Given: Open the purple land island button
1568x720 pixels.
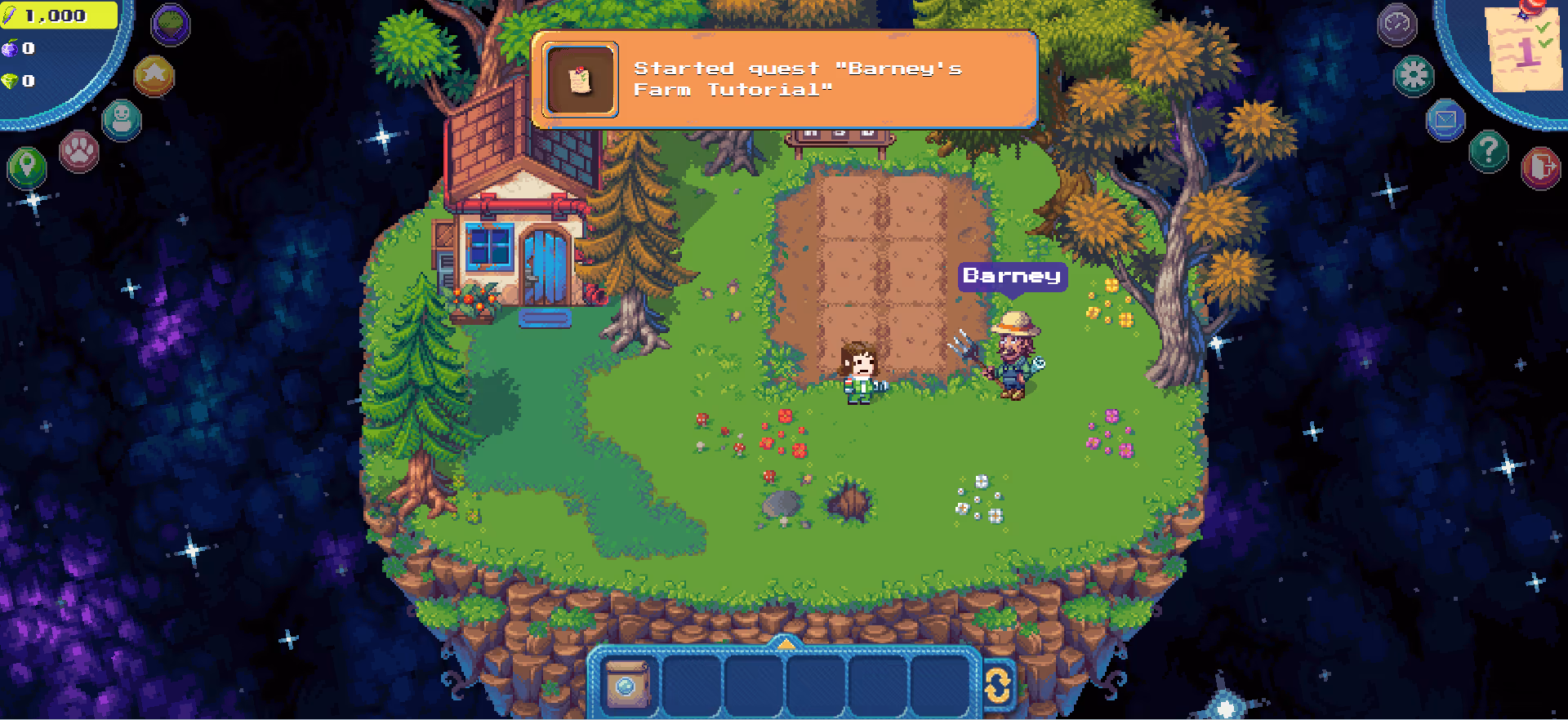Looking at the screenshot, I should [x=170, y=24].
